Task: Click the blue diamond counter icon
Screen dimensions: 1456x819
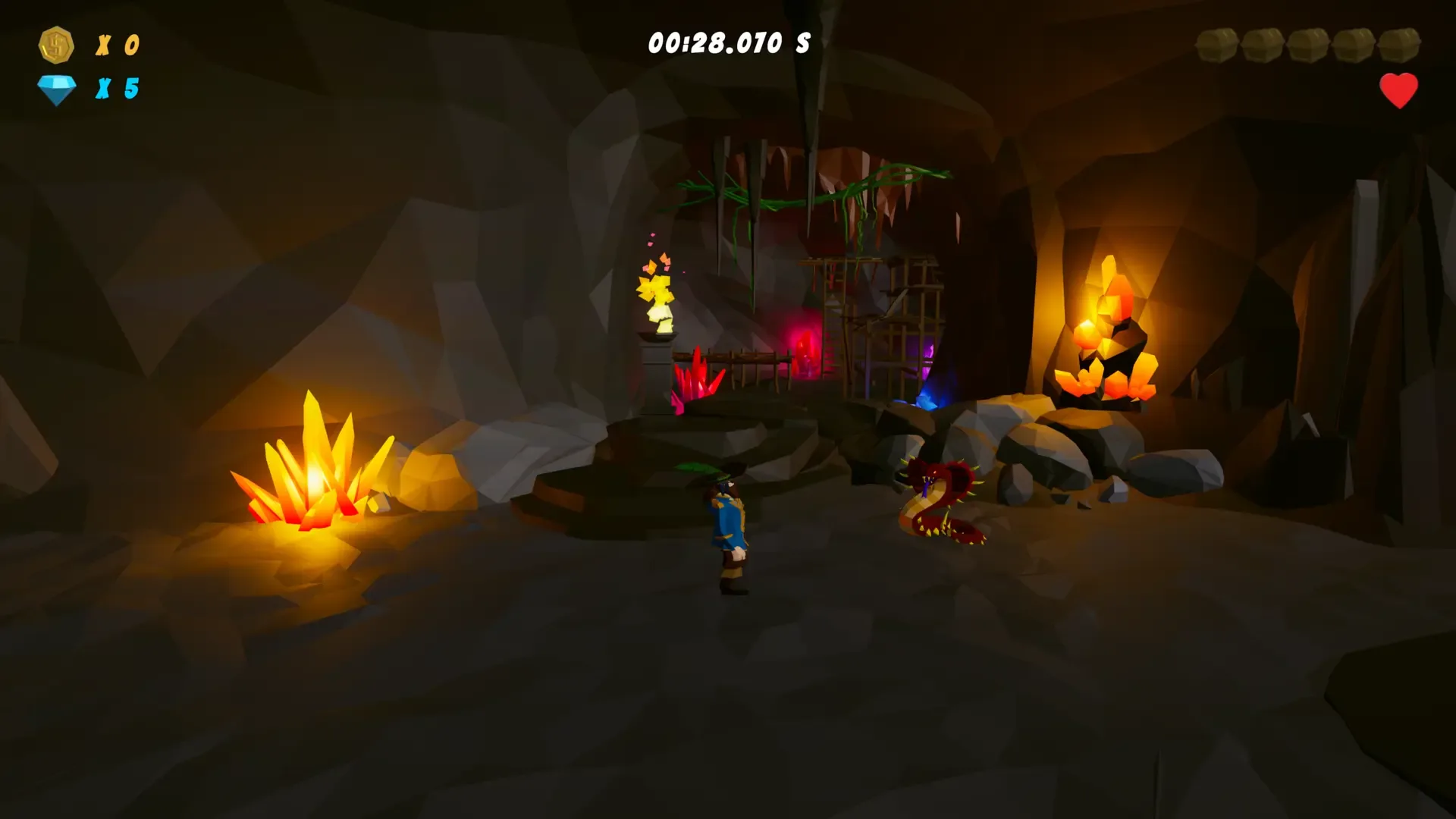Action: pyautogui.click(x=56, y=87)
